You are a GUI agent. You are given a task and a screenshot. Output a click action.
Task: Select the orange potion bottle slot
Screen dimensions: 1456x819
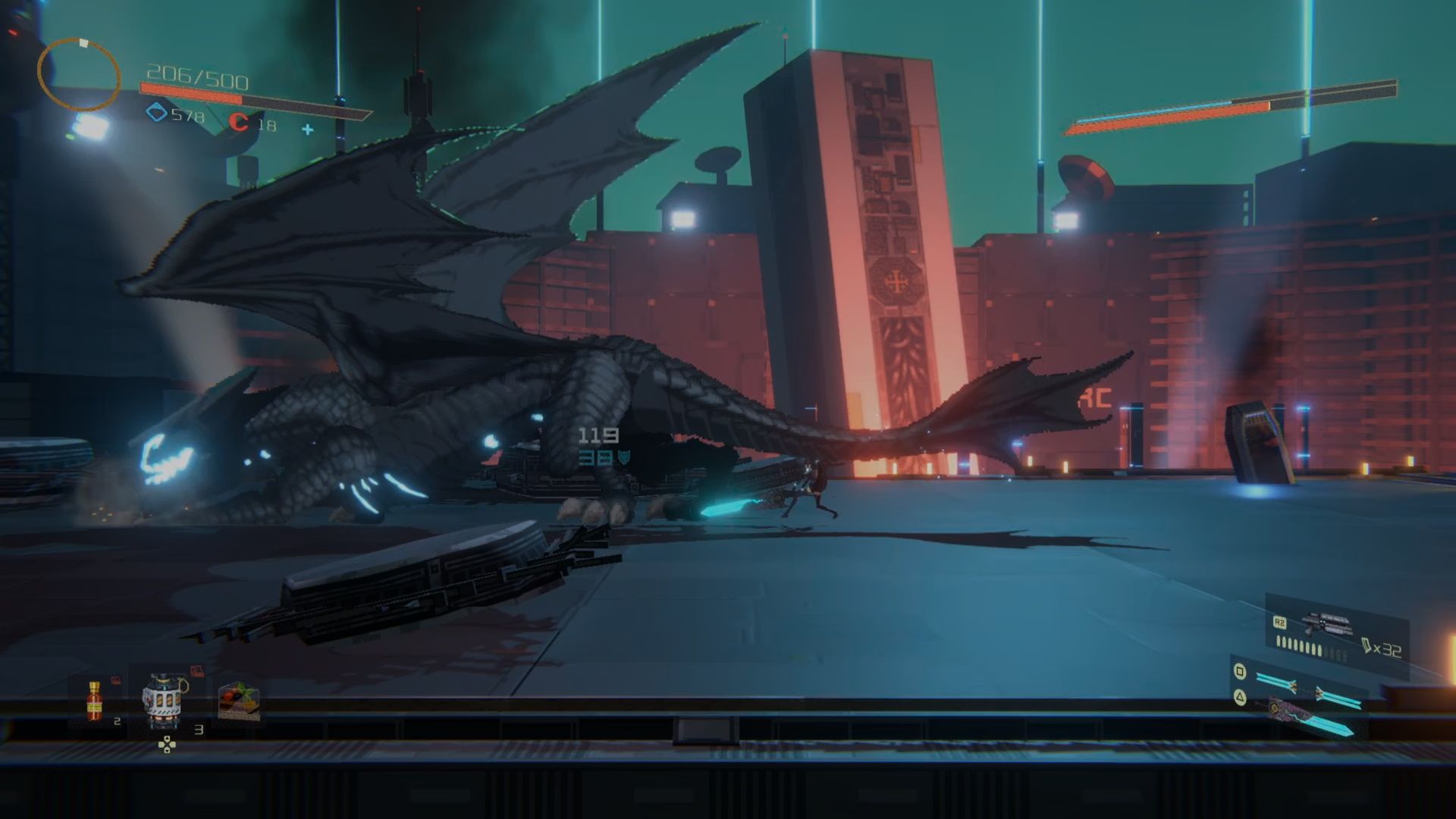[94, 700]
